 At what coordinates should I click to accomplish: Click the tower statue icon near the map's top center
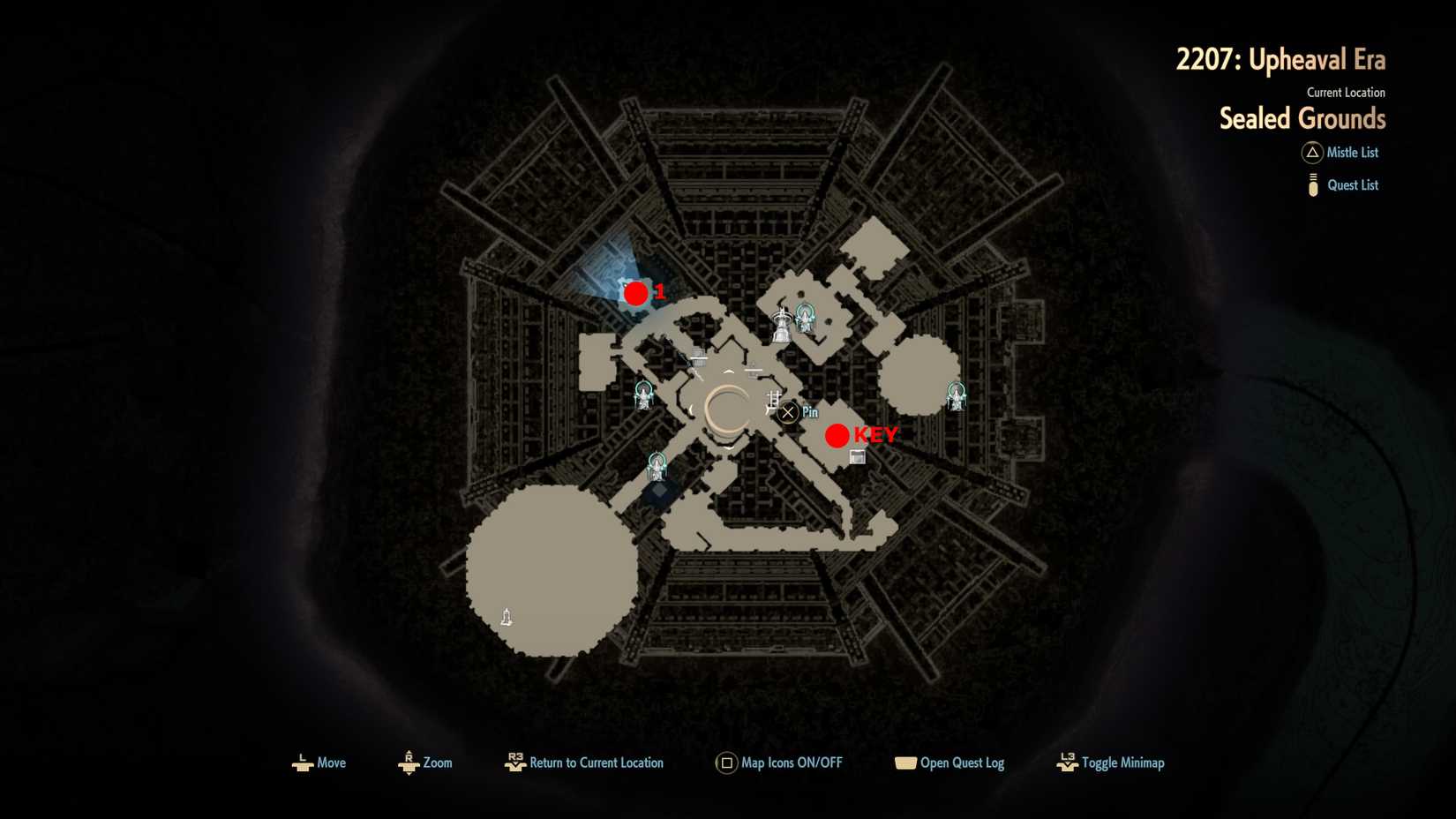coord(782,324)
